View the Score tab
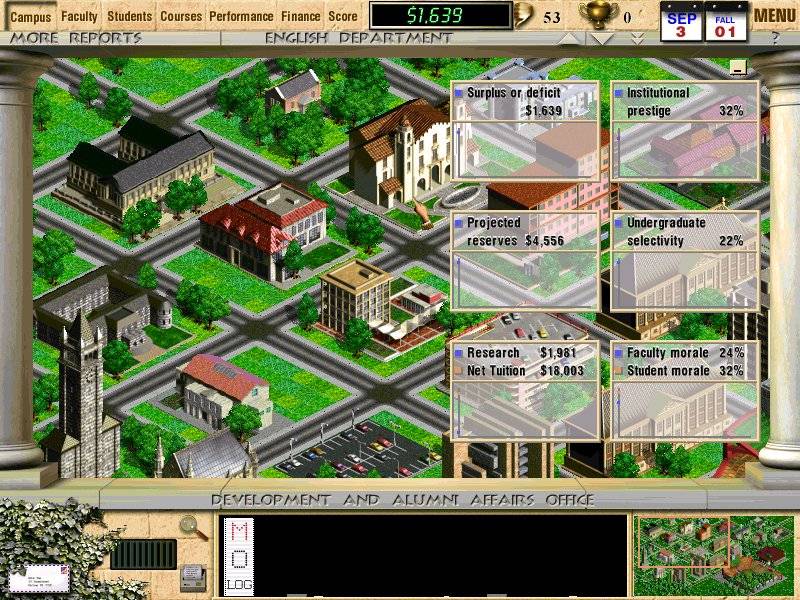This screenshot has height=600, width=800. (343, 16)
